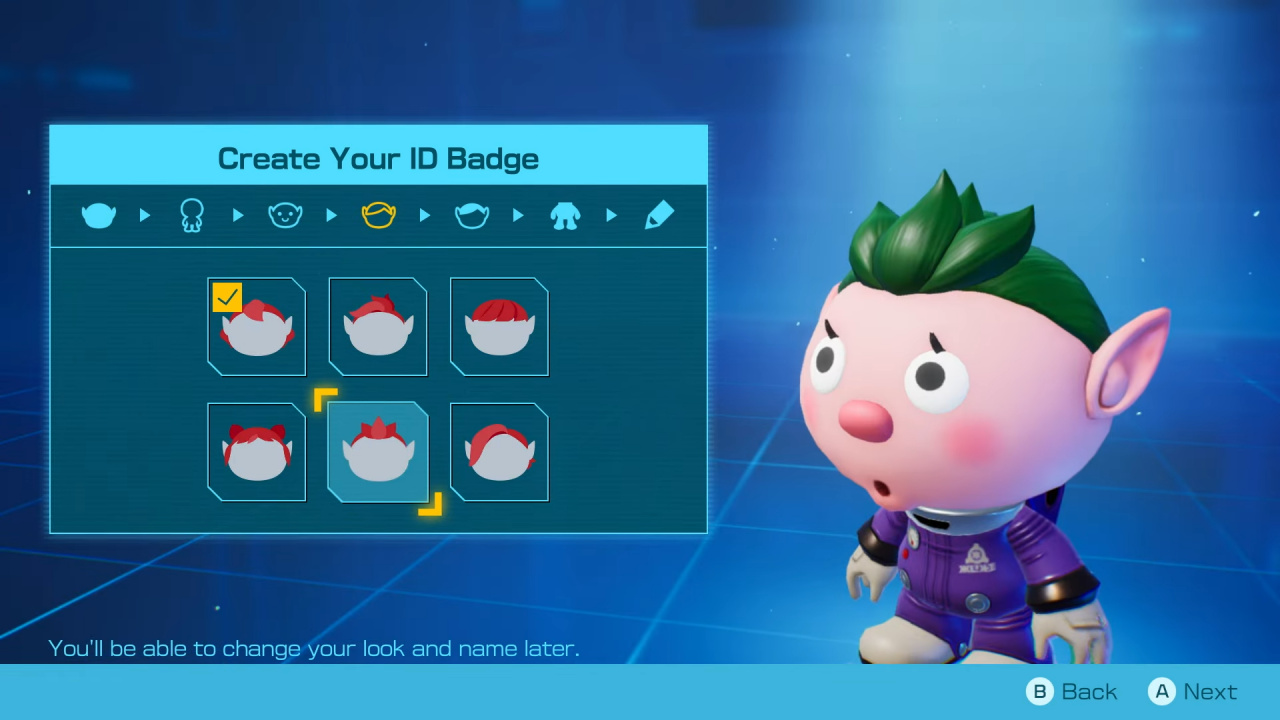Open the full-body figure step
Image resolution: width=1280 pixels, height=720 pixels.
pyautogui.click(x=191, y=215)
